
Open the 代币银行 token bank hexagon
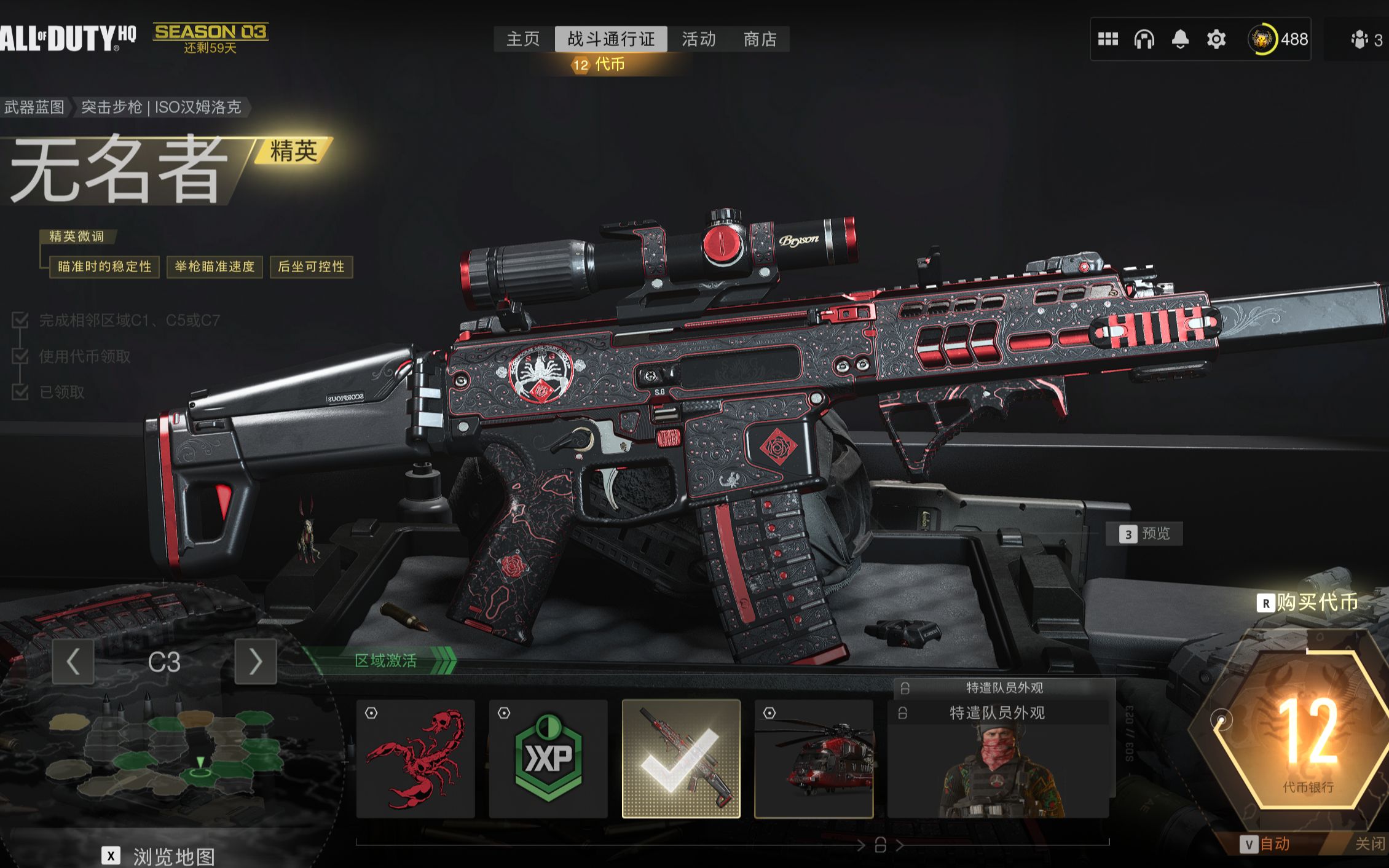pos(1298,731)
